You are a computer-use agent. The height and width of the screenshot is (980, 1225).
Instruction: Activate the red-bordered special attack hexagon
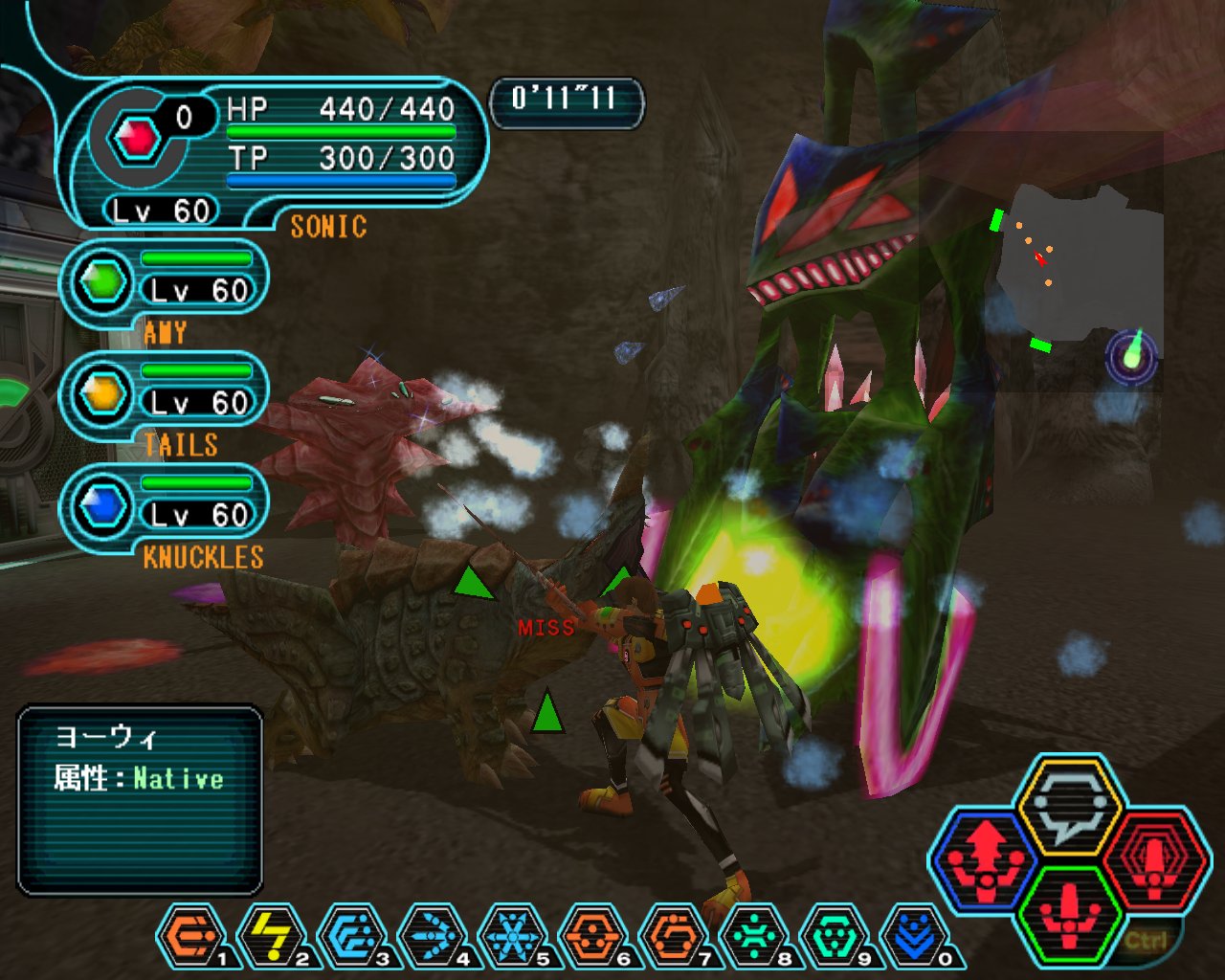[x=1154, y=859]
